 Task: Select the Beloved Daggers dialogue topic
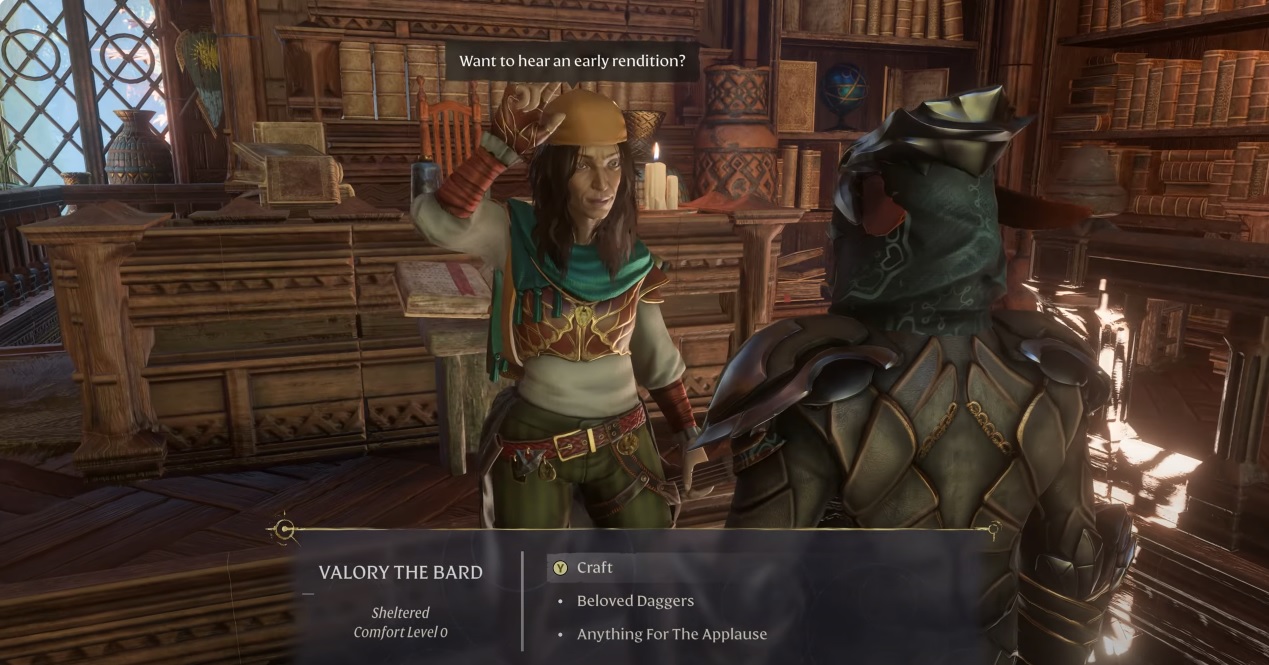[635, 601]
